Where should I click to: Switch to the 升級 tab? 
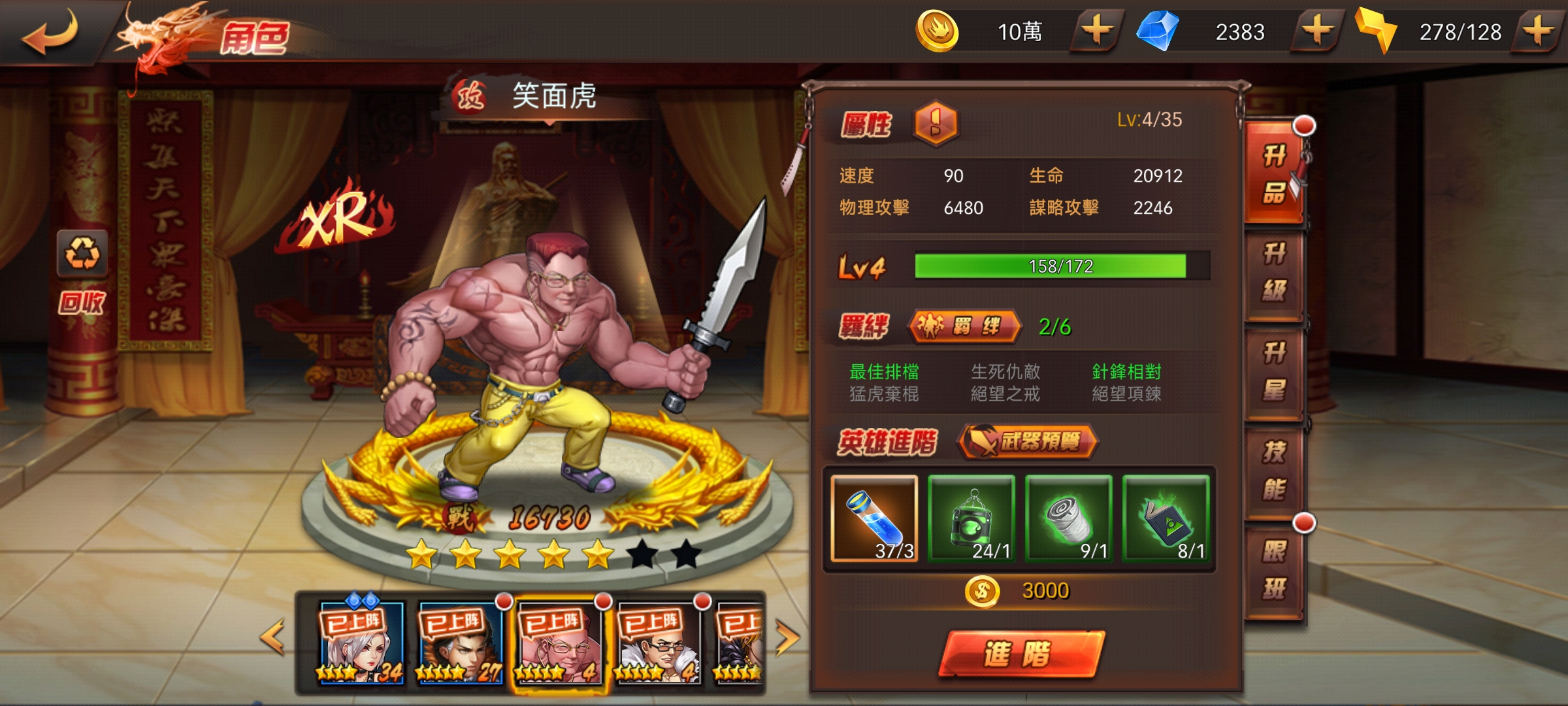1274,272
